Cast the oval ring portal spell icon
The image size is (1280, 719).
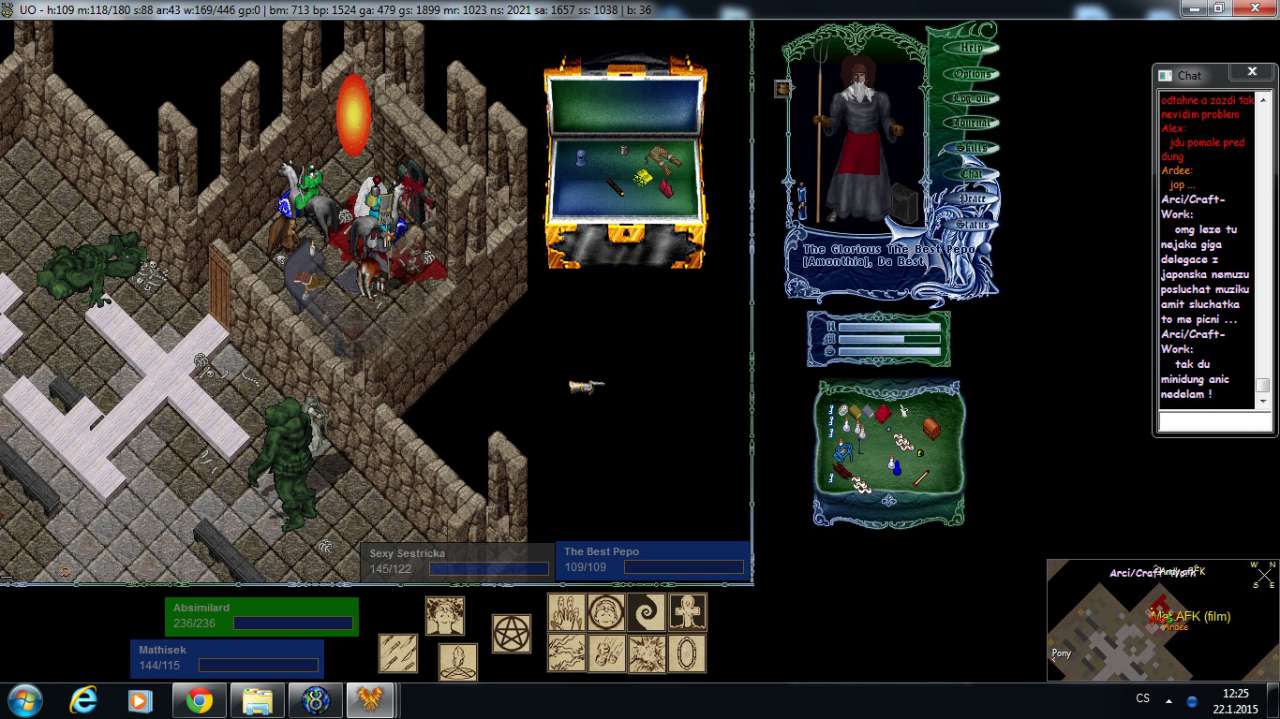coord(687,653)
